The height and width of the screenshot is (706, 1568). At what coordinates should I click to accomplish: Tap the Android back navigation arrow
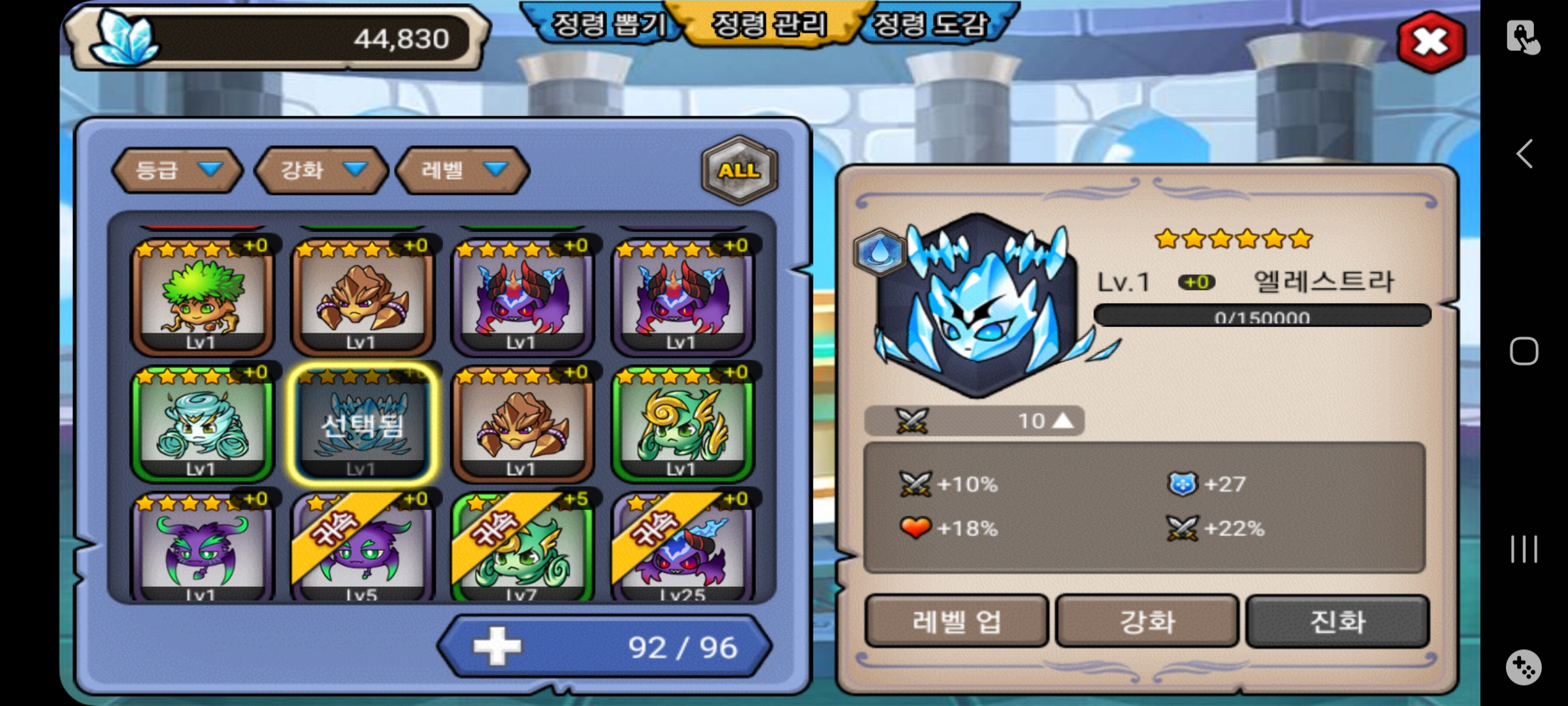1524,154
